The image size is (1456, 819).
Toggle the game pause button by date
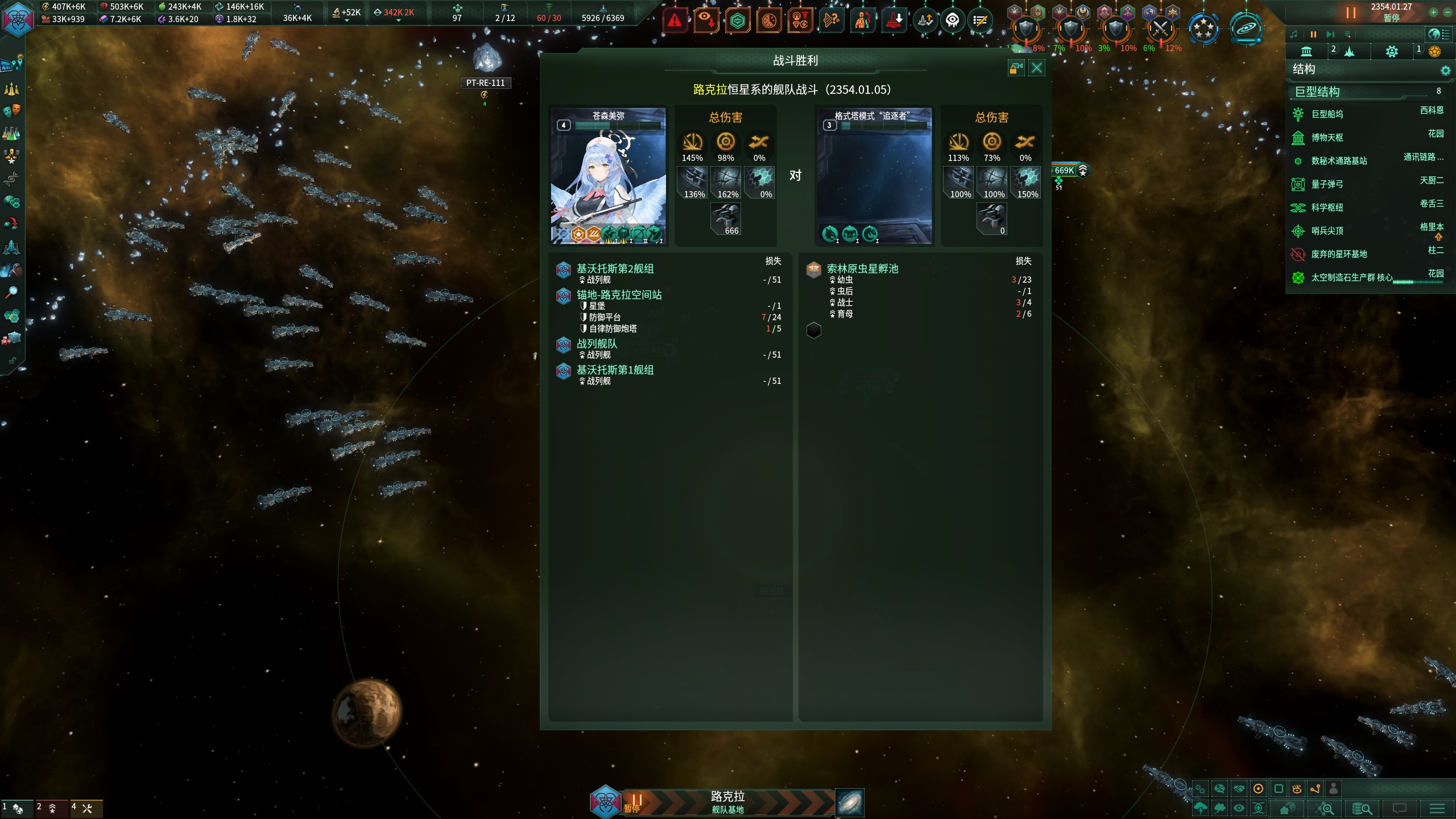point(1351,13)
